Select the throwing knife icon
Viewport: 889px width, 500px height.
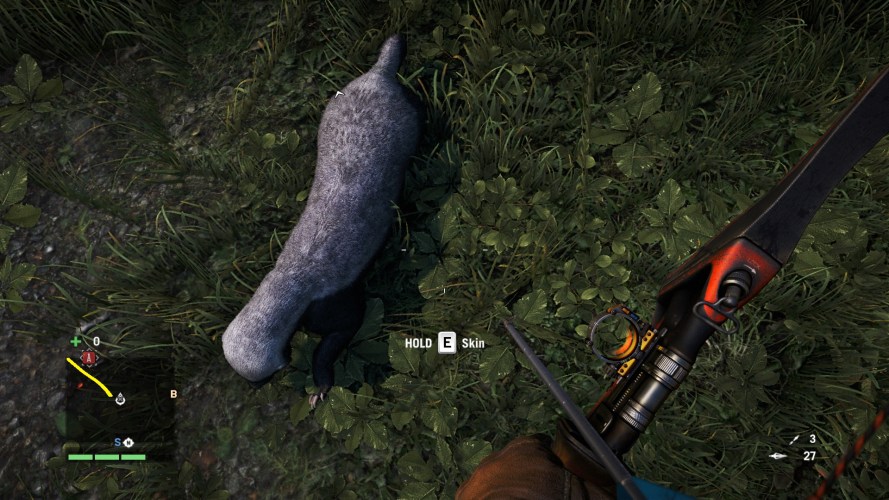(794, 439)
